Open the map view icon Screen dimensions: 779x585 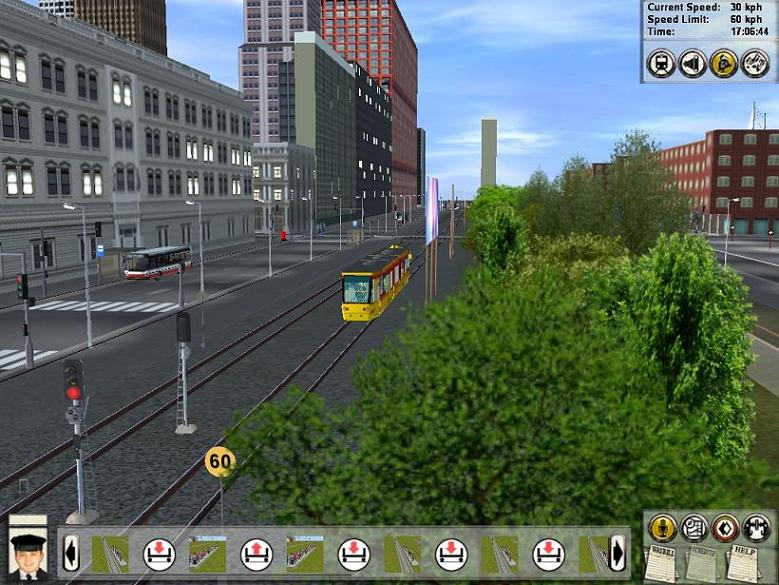point(694,527)
